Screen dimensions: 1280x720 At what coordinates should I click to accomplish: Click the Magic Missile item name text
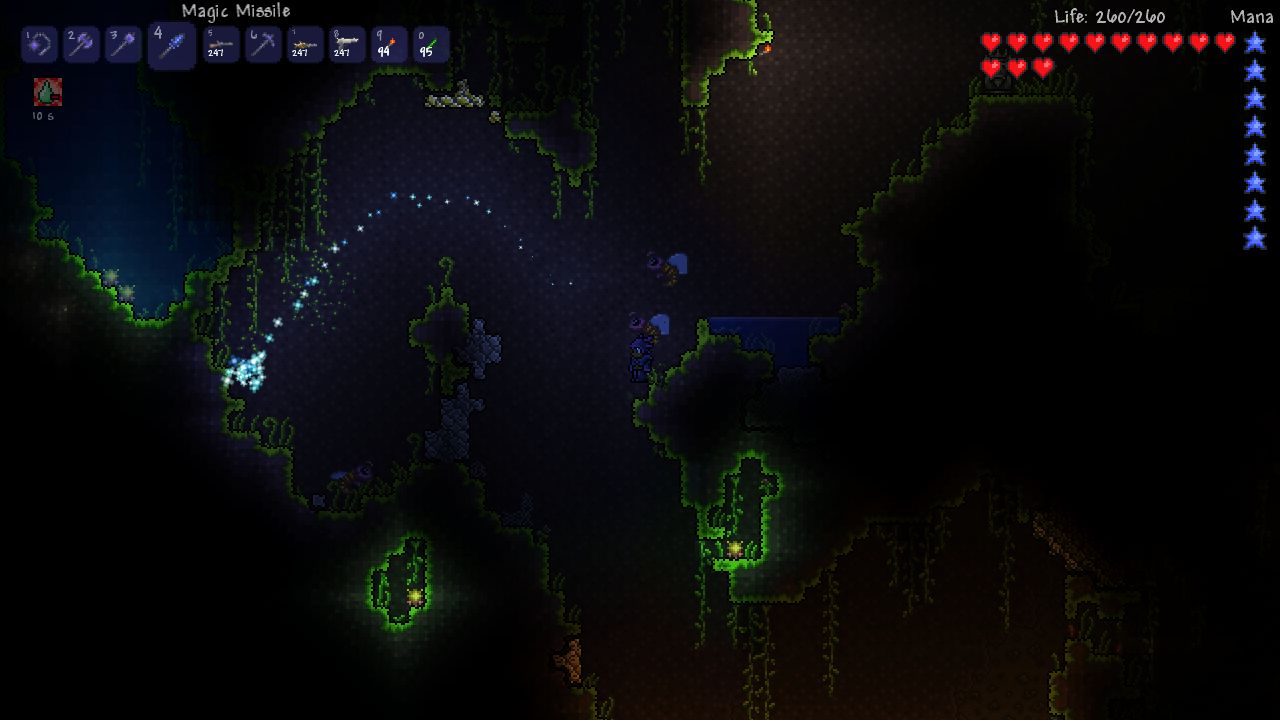point(234,11)
